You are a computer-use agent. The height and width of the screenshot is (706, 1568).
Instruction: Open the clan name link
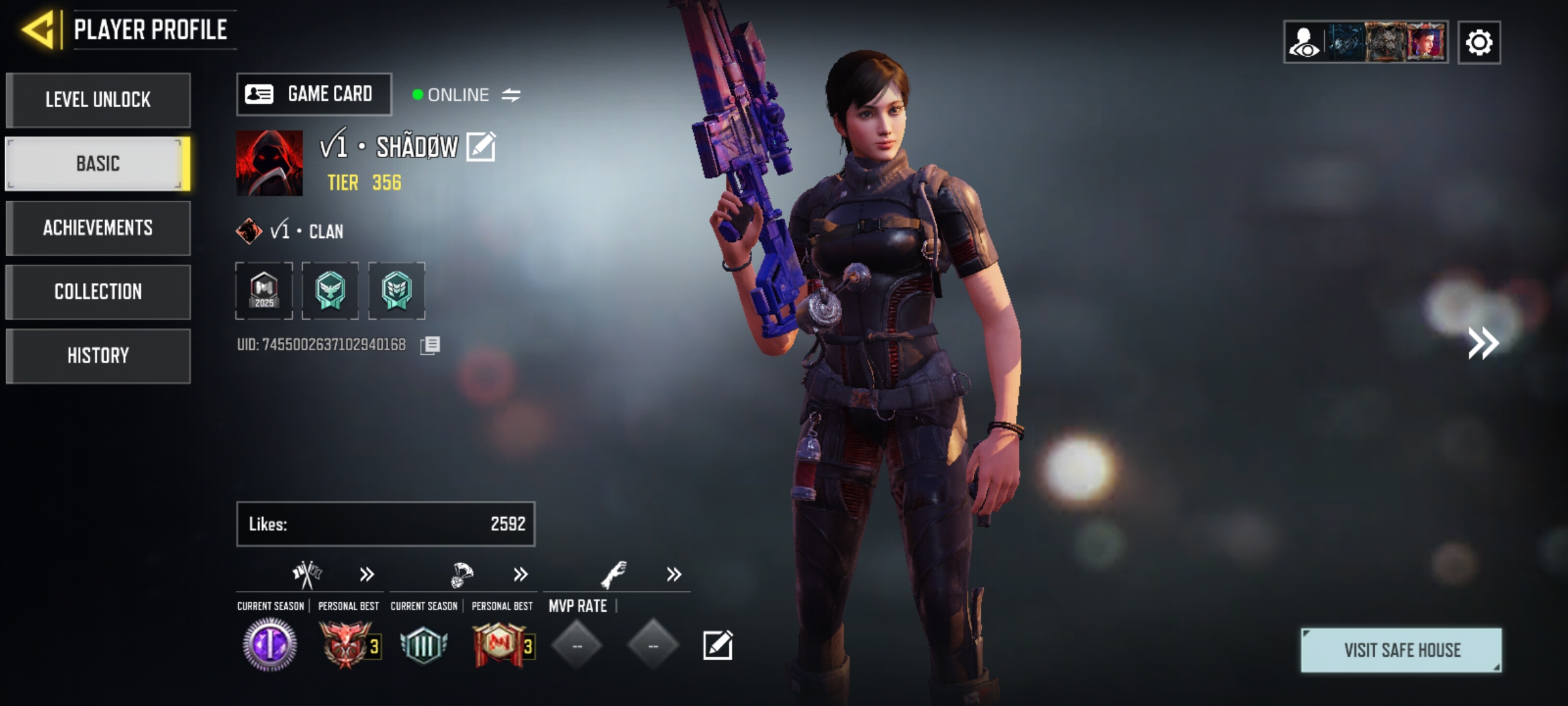(307, 231)
